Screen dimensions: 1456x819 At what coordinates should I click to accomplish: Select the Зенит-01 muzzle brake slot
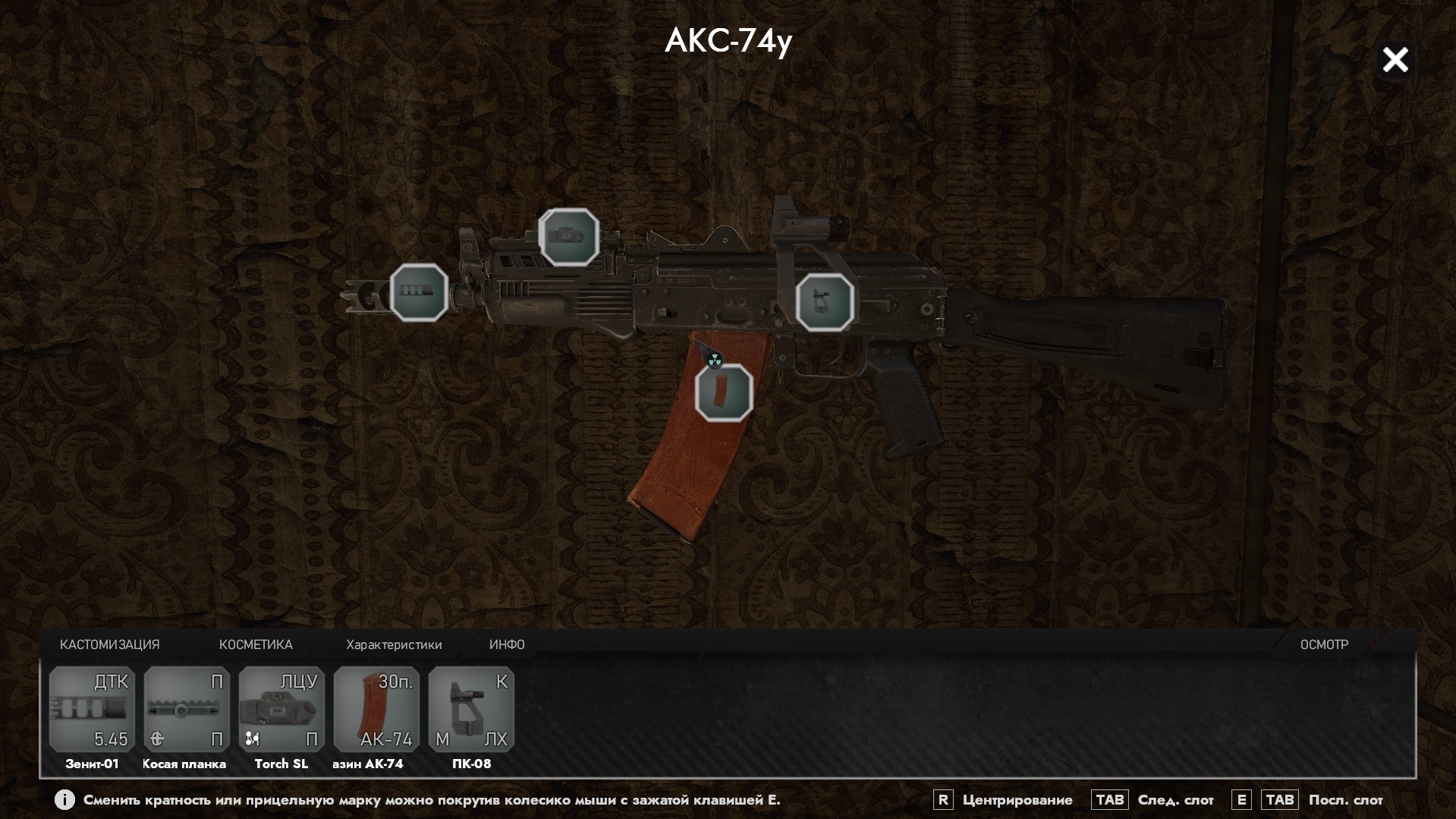click(92, 710)
